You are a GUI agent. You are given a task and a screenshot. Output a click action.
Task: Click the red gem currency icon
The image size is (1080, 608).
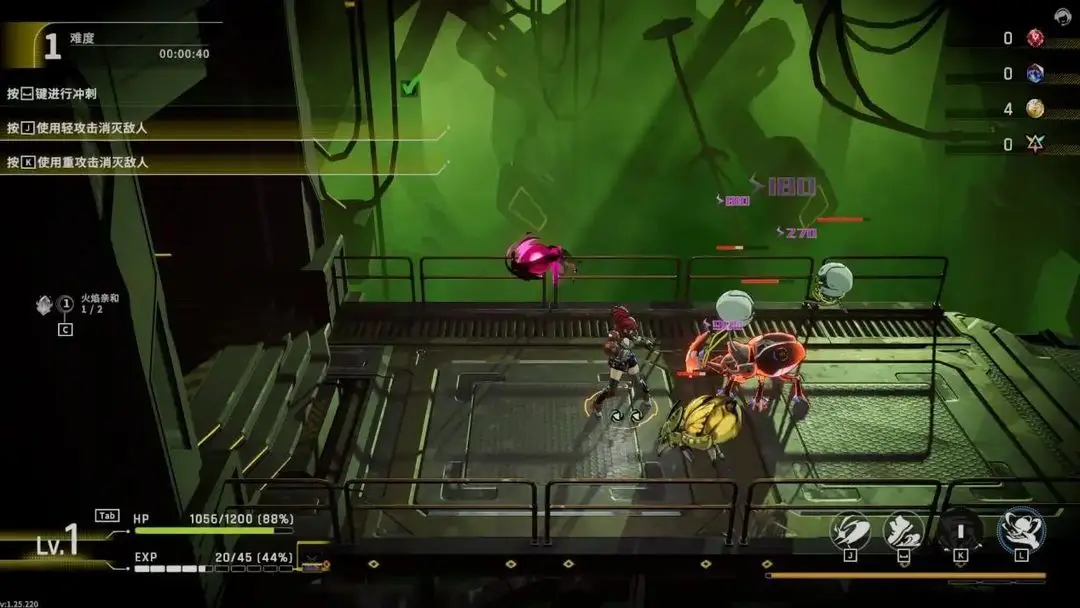(x=1035, y=38)
